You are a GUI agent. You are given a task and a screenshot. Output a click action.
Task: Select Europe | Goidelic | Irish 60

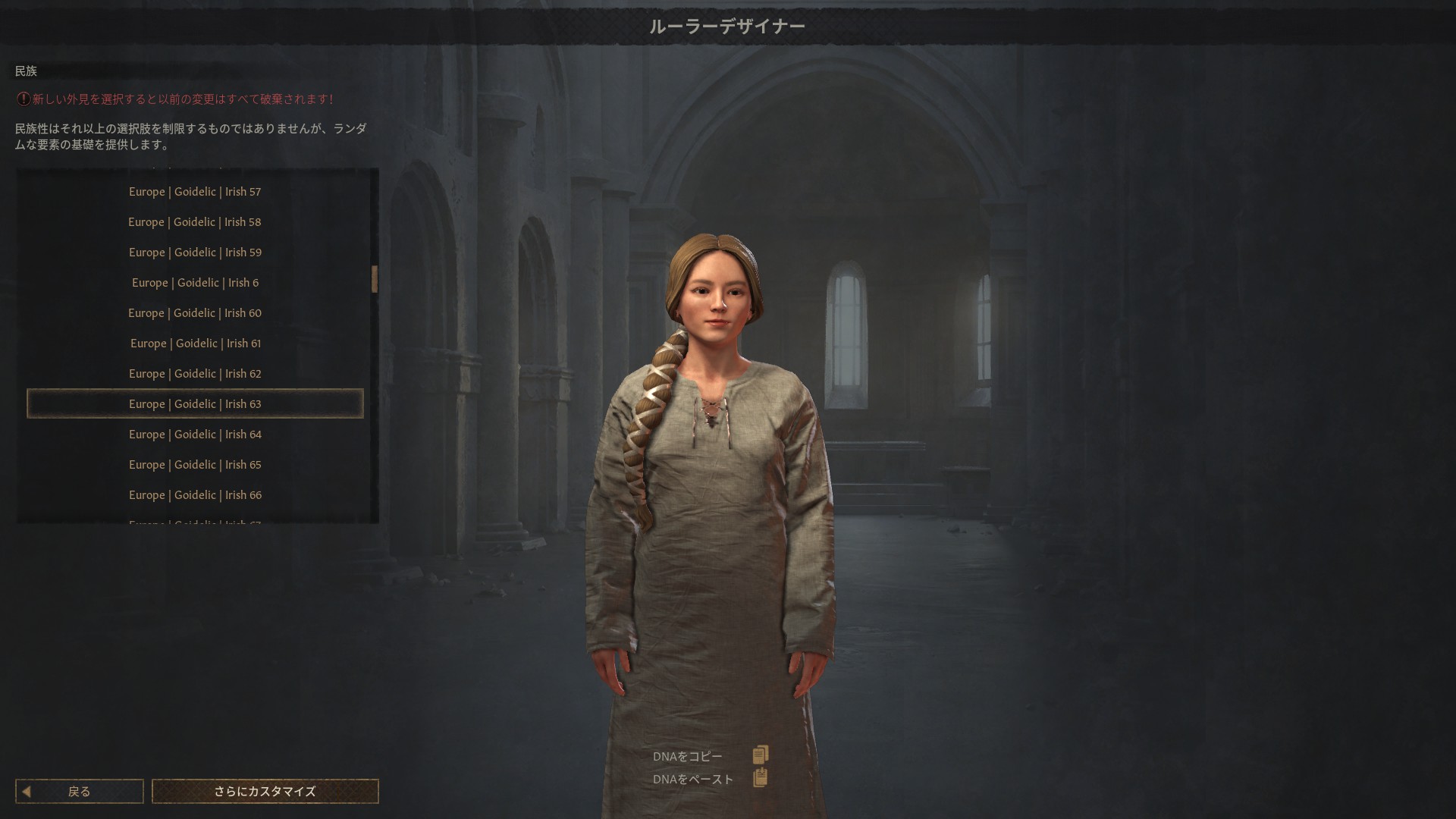click(x=195, y=312)
